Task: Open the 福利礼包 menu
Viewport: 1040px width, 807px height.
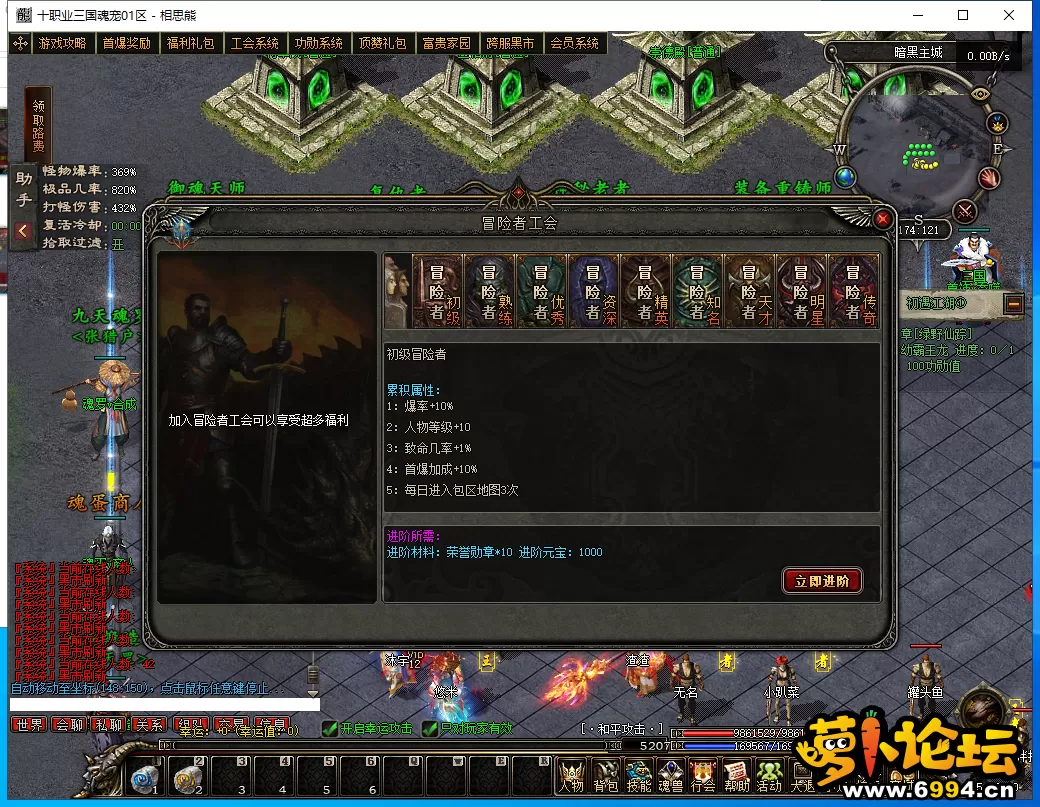Action: coord(190,44)
